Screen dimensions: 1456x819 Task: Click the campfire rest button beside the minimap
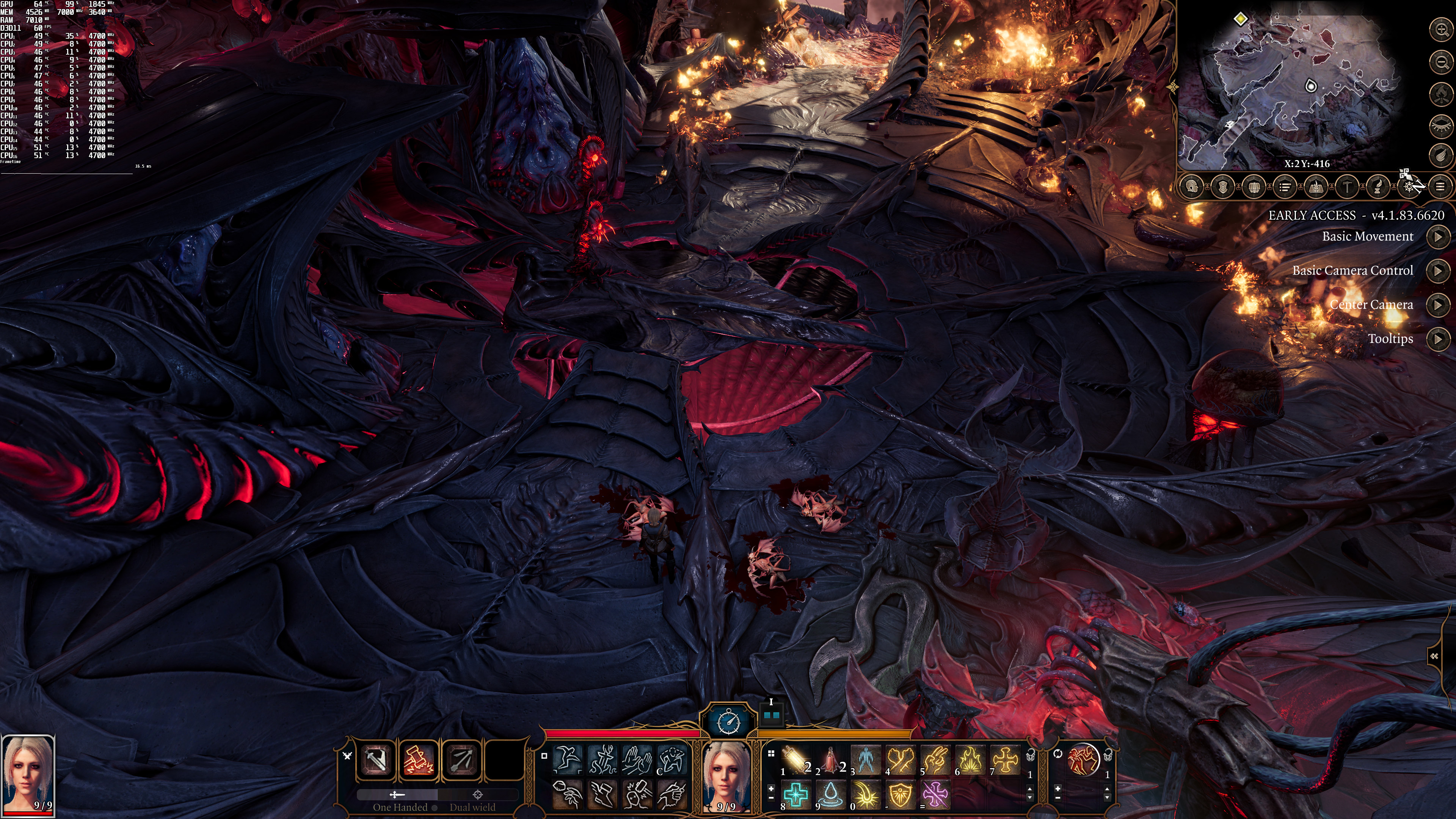coord(1441,93)
